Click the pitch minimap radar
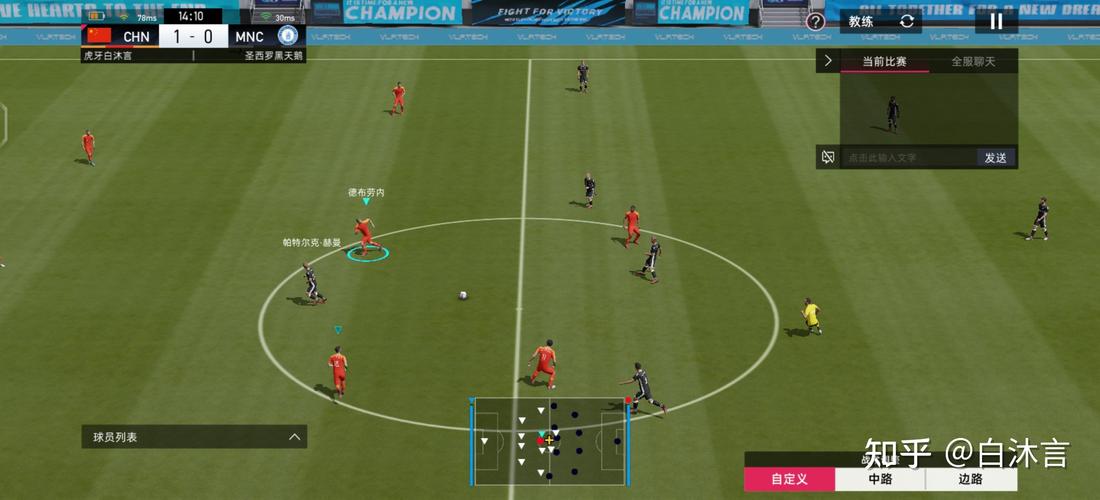The height and width of the screenshot is (500, 1100). point(549,439)
